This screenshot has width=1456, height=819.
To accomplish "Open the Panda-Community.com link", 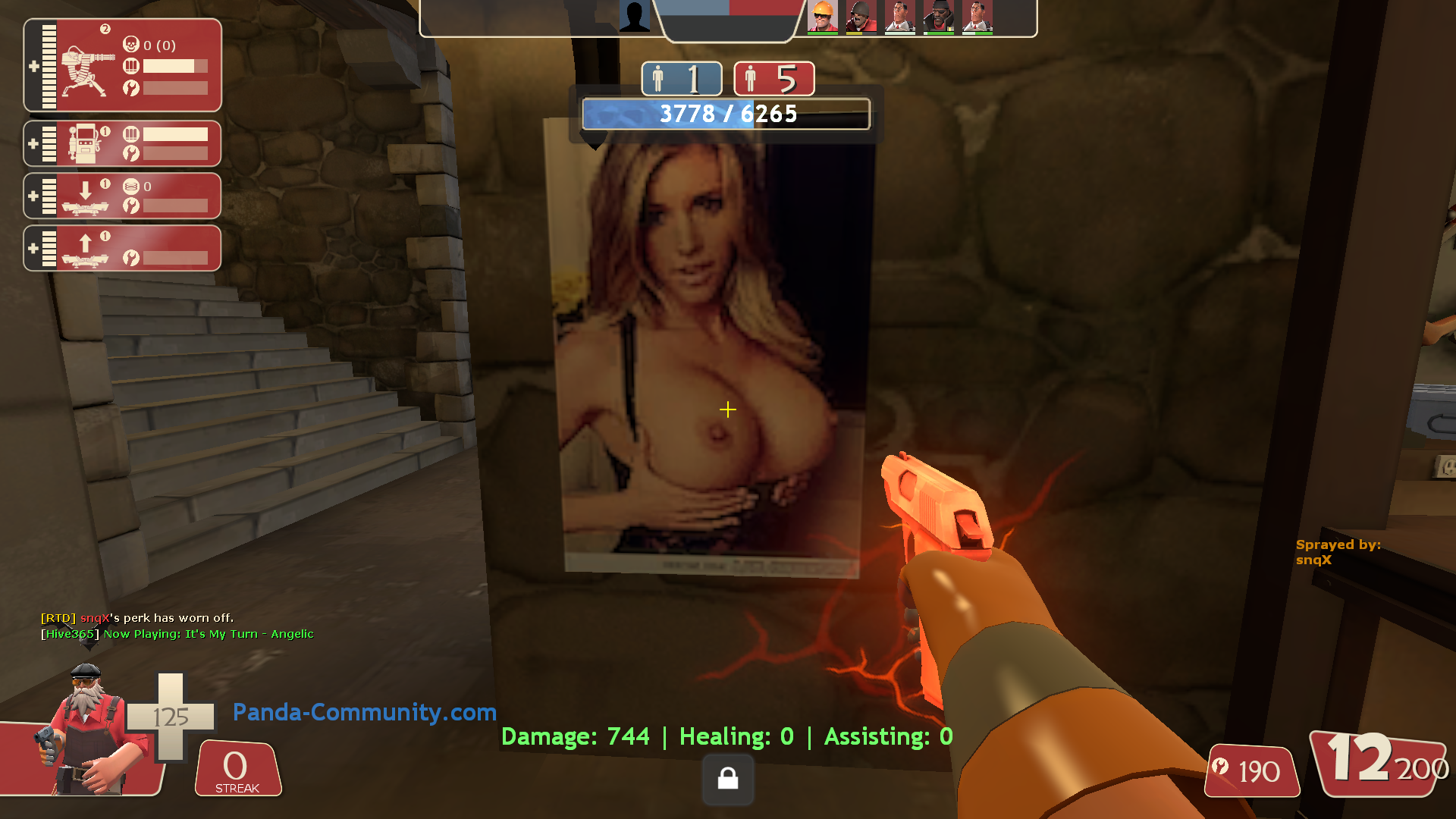I will (x=364, y=713).
